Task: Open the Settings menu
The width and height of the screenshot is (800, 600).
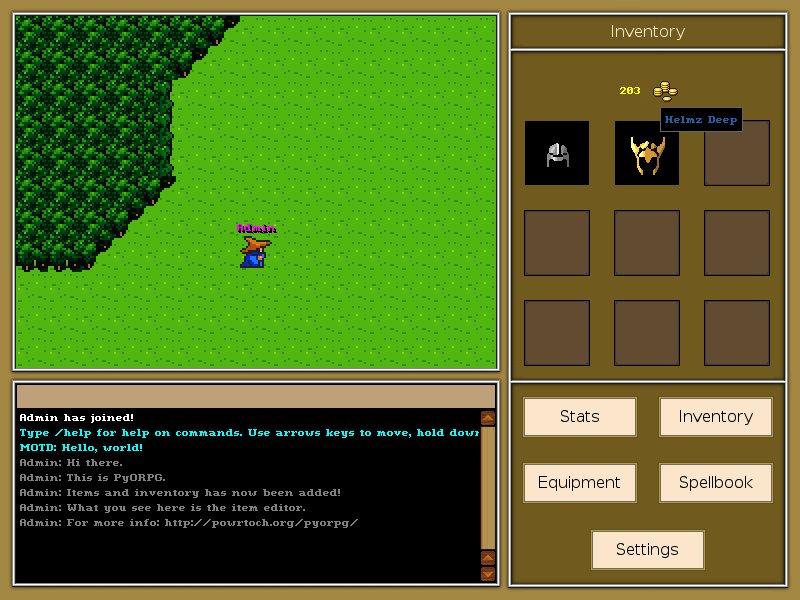Action: (647, 550)
